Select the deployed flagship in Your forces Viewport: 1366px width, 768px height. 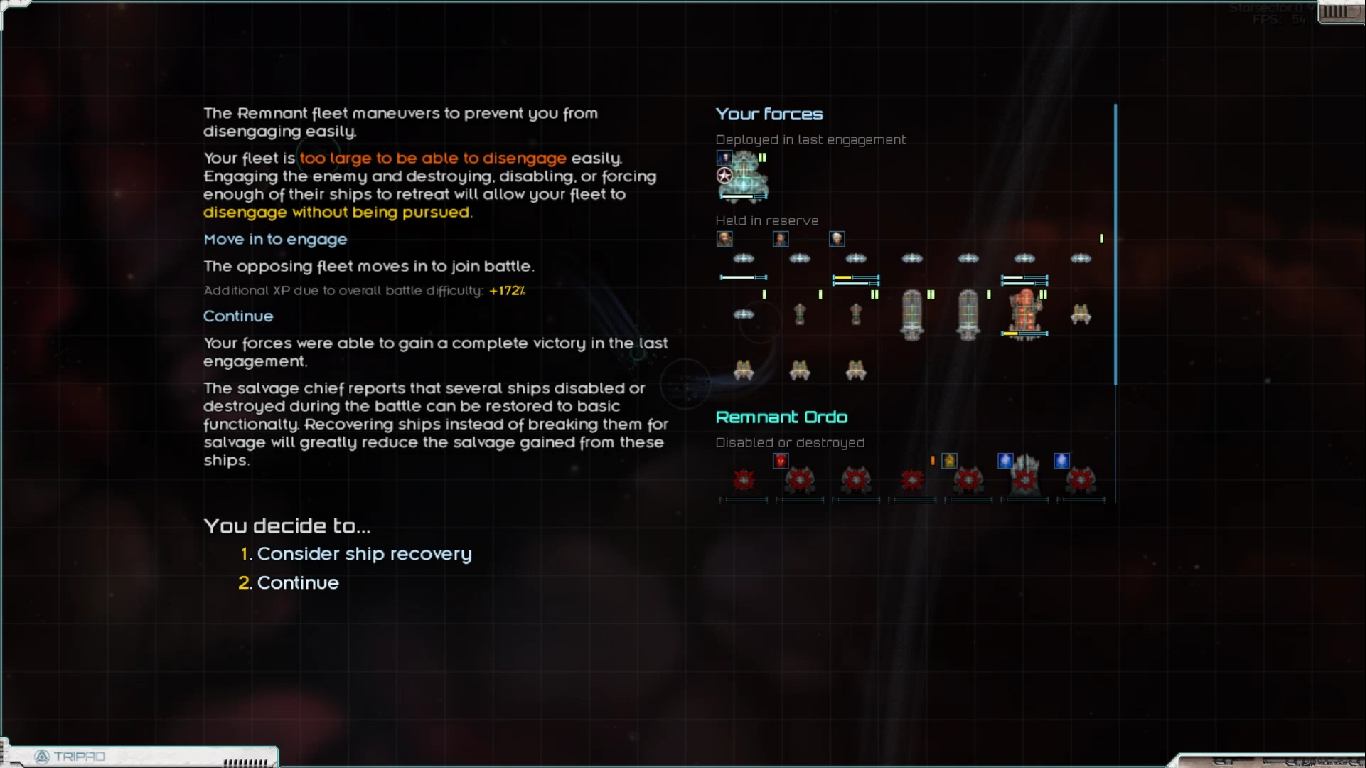coord(743,176)
